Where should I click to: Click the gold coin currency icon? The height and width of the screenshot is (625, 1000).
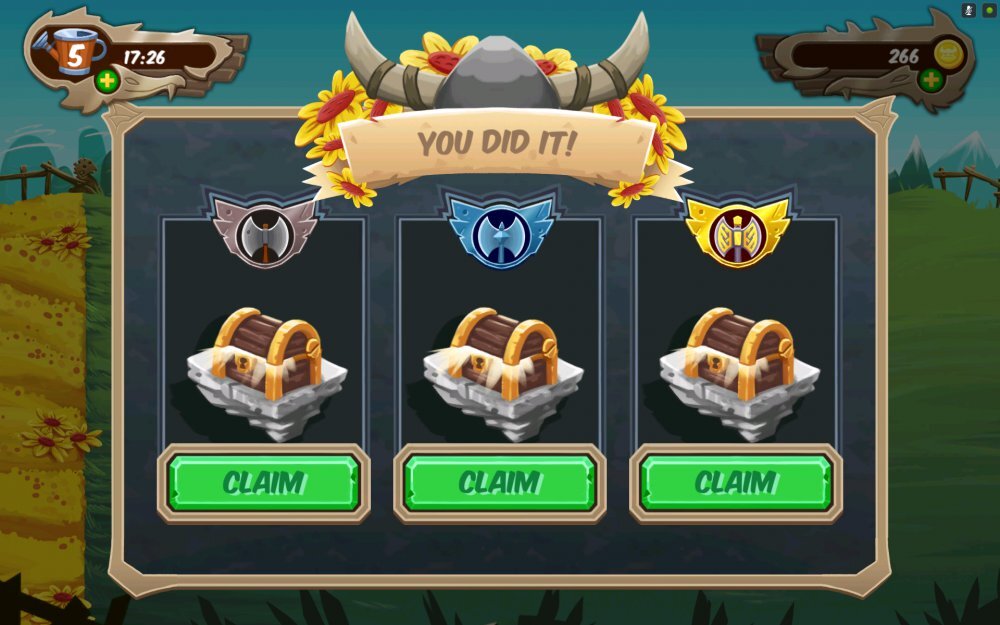tap(948, 53)
